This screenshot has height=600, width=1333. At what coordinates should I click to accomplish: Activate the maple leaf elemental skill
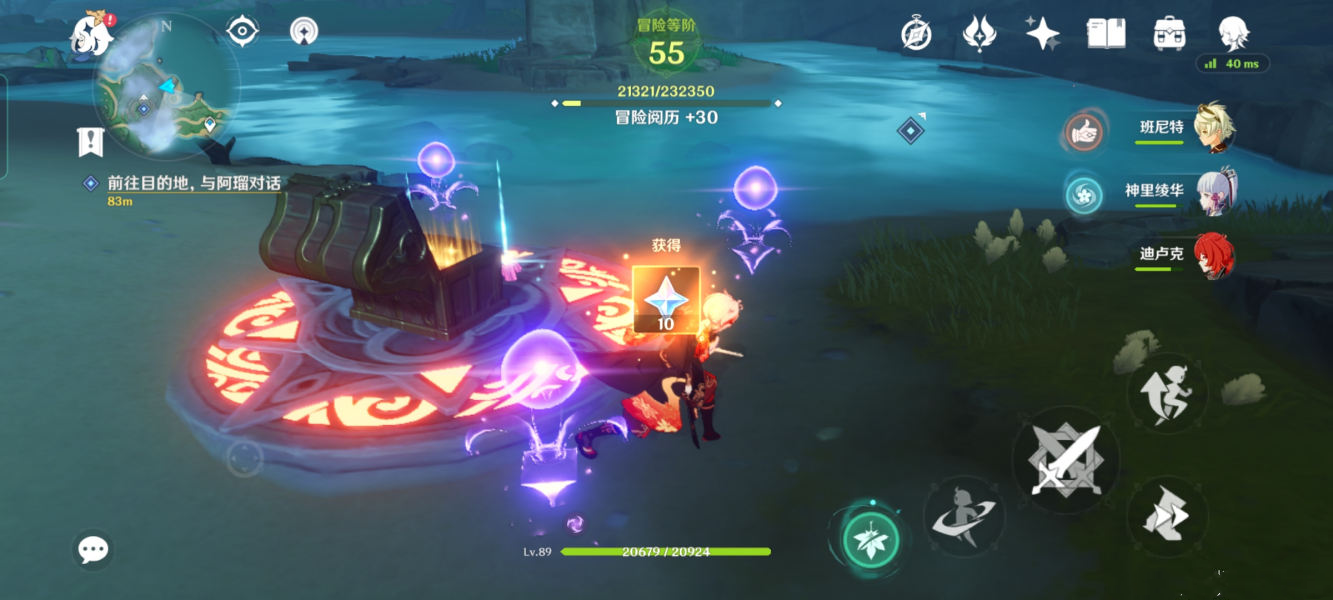[x=871, y=541]
